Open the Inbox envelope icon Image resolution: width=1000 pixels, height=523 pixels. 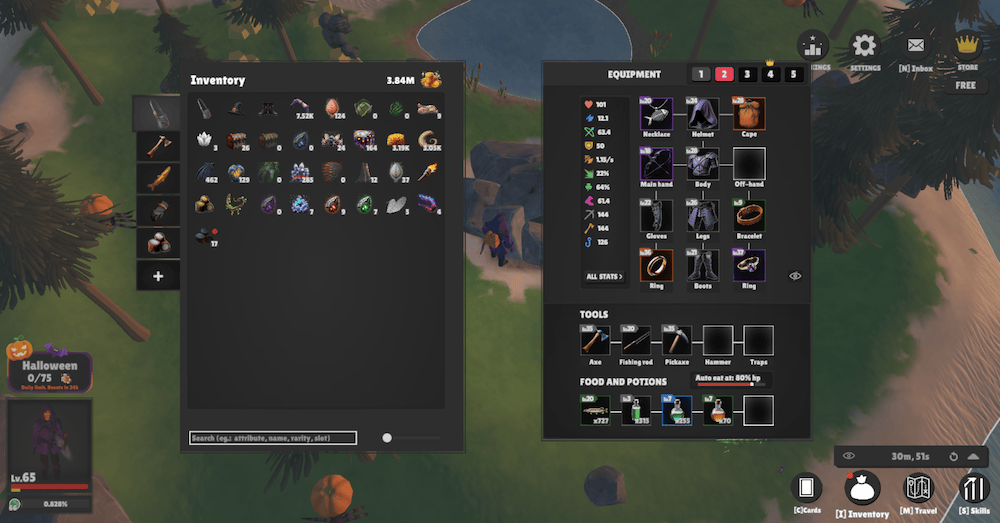tap(915, 45)
